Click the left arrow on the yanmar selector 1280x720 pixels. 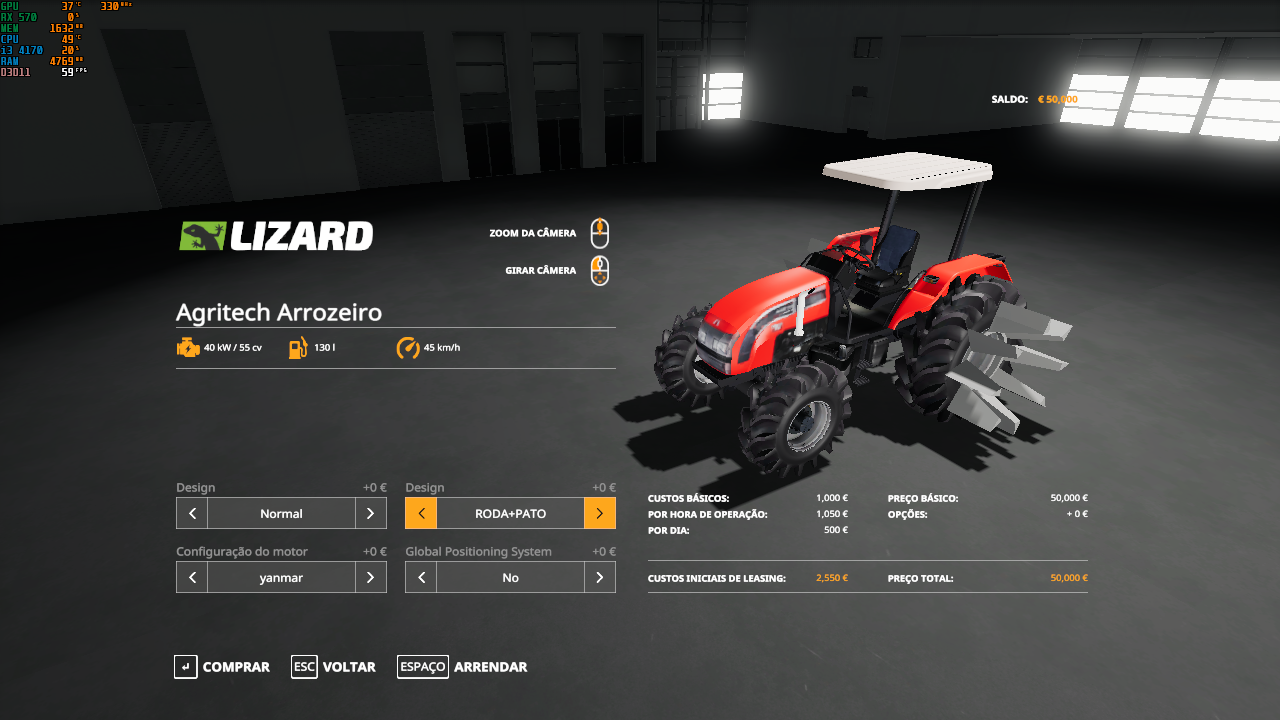191,577
